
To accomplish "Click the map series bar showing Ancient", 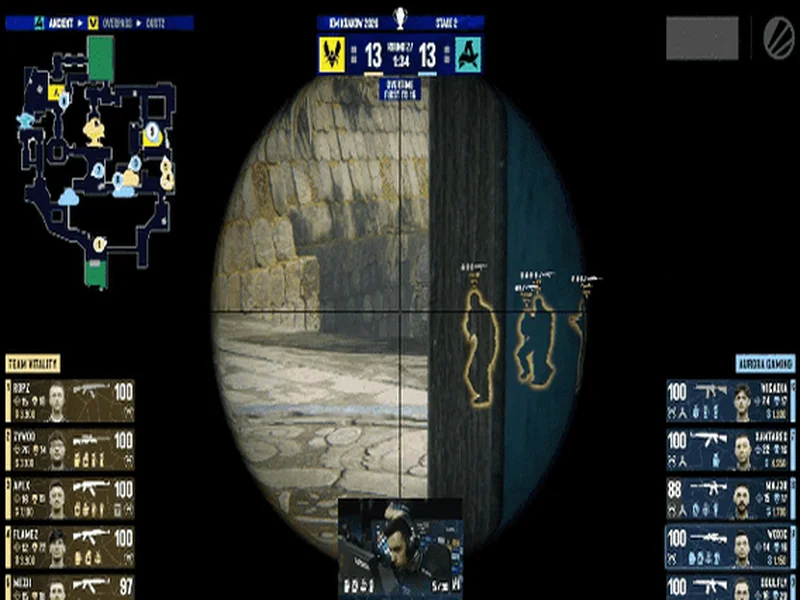I will [x=100, y=22].
